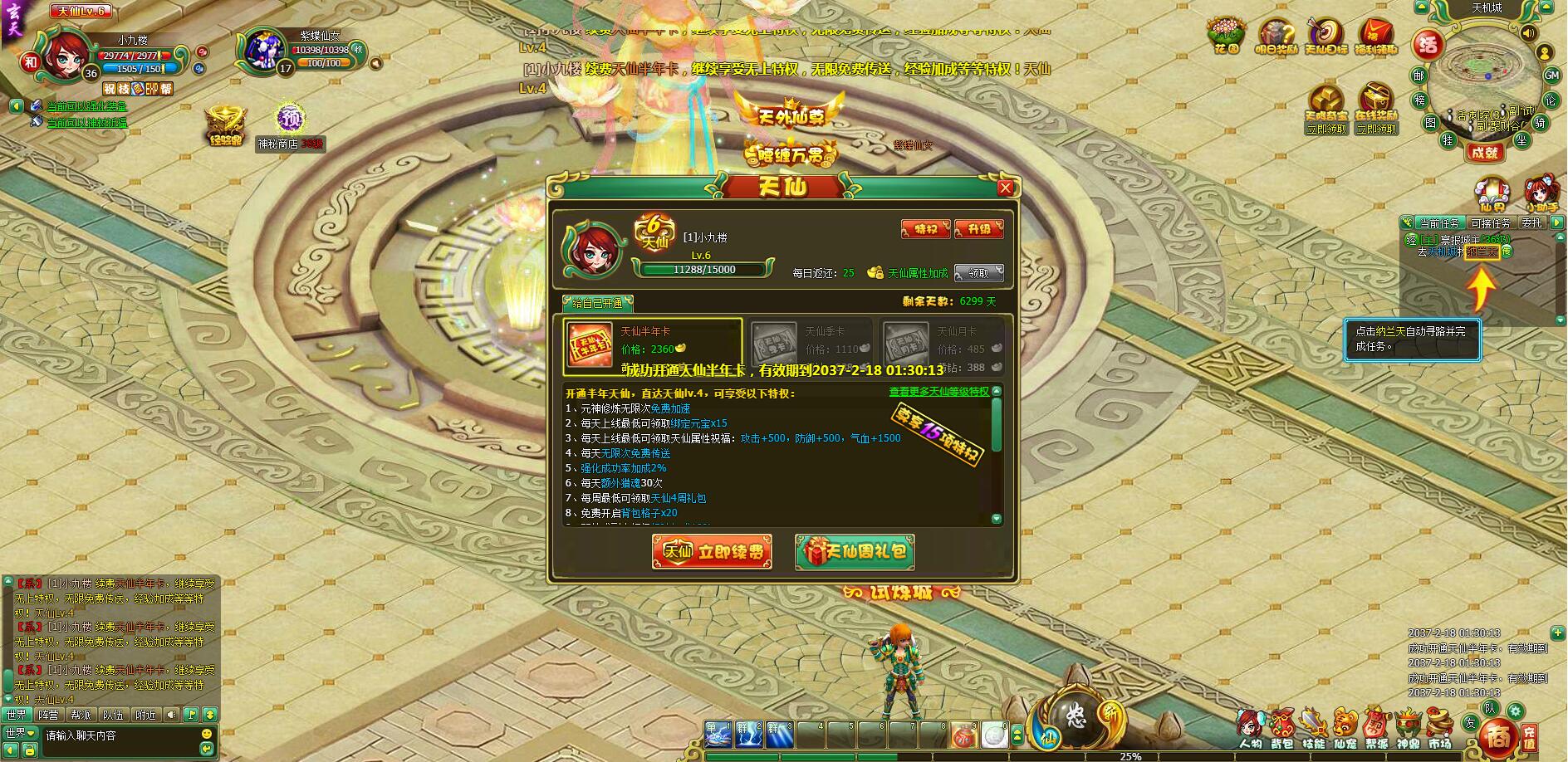
Task: Close the 天仙 window
Action: click(1005, 188)
